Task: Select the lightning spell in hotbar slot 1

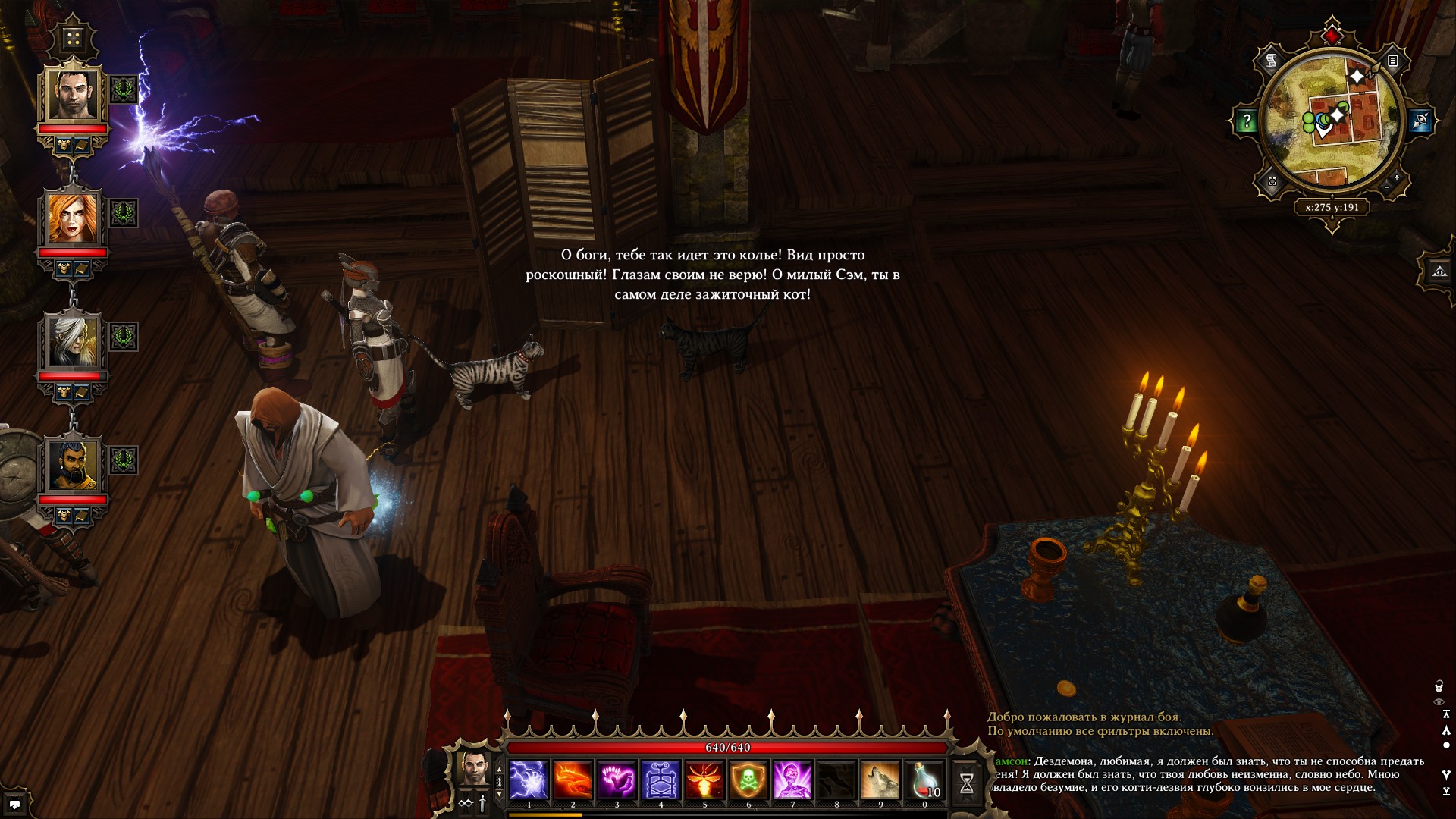Action: pos(528,780)
